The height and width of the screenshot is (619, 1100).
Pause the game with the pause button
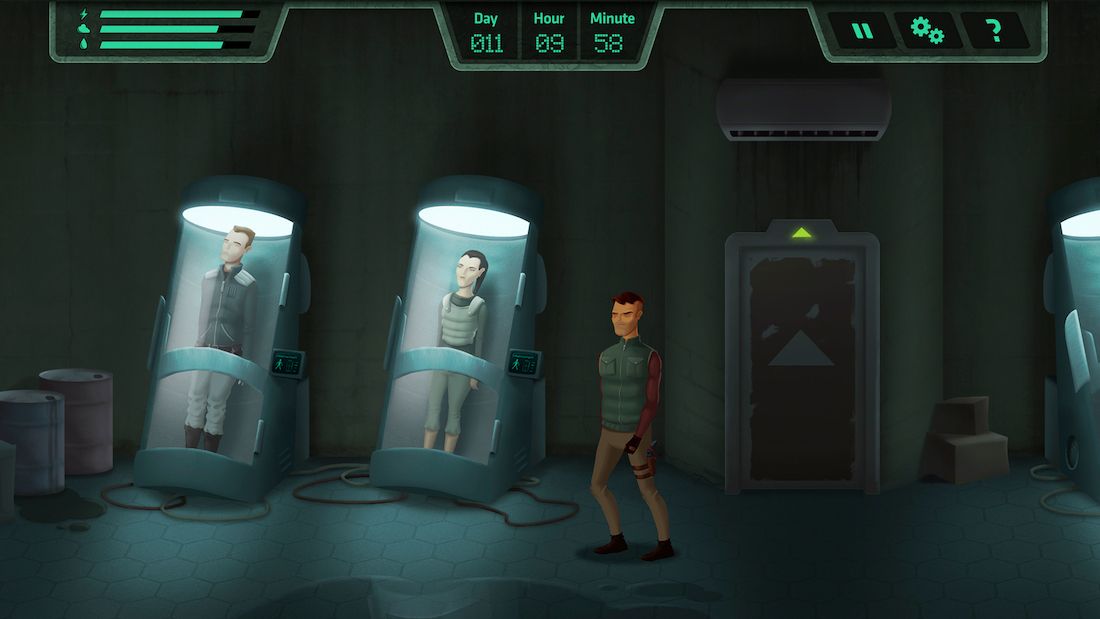[x=862, y=31]
